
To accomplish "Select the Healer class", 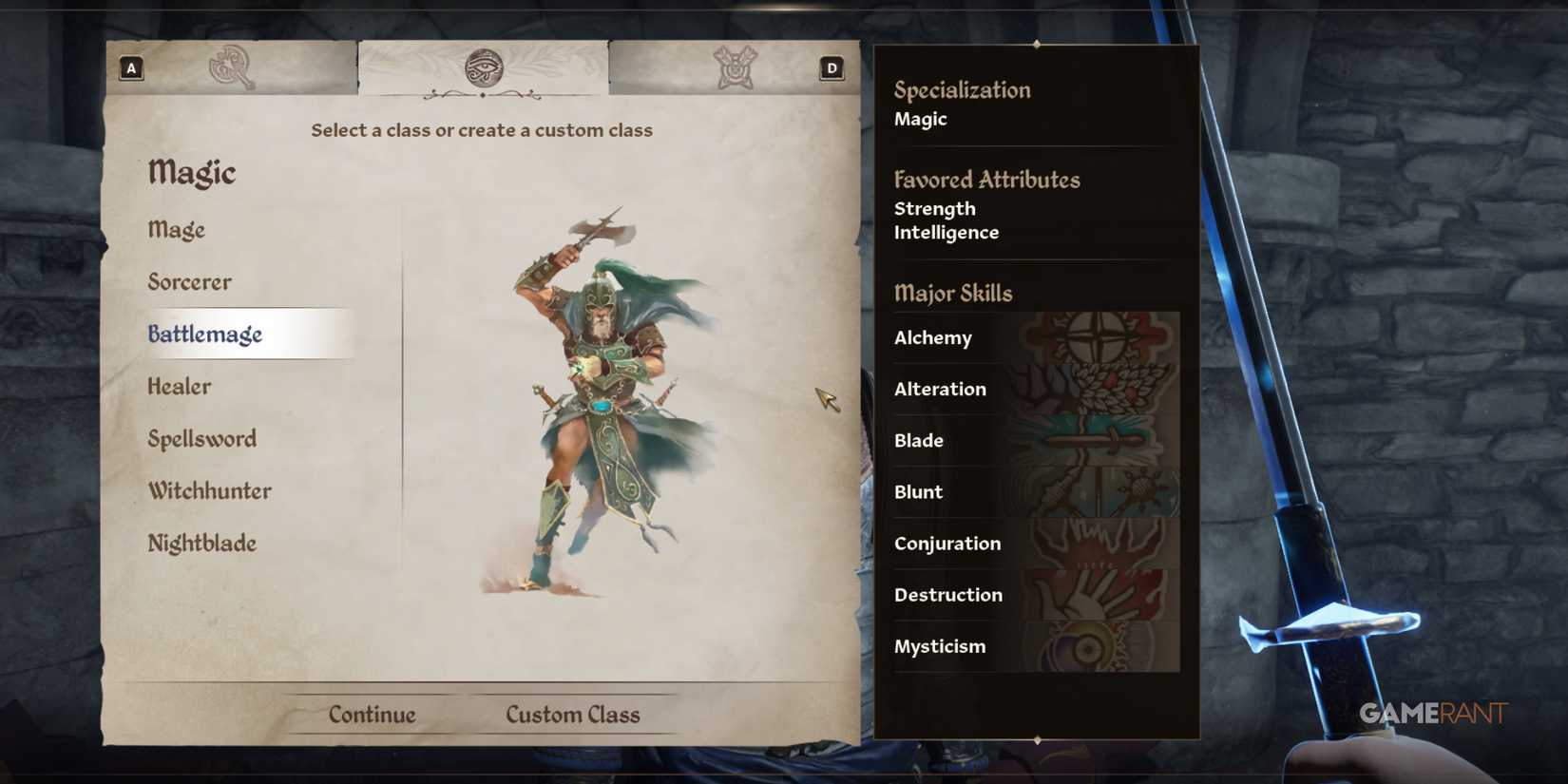I will pos(179,386).
